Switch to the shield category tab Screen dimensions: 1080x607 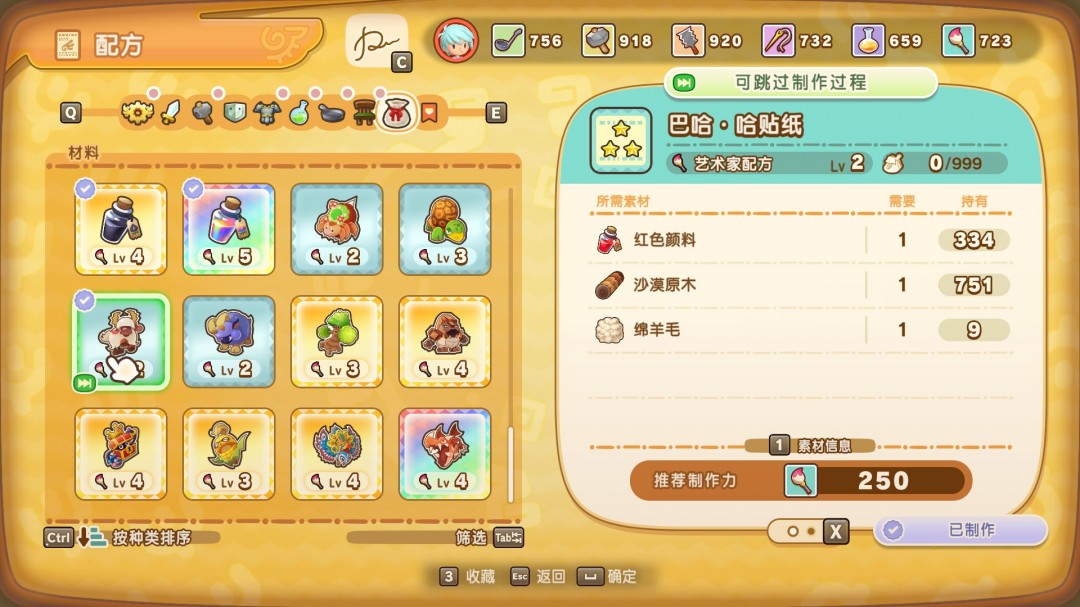(x=234, y=113)
